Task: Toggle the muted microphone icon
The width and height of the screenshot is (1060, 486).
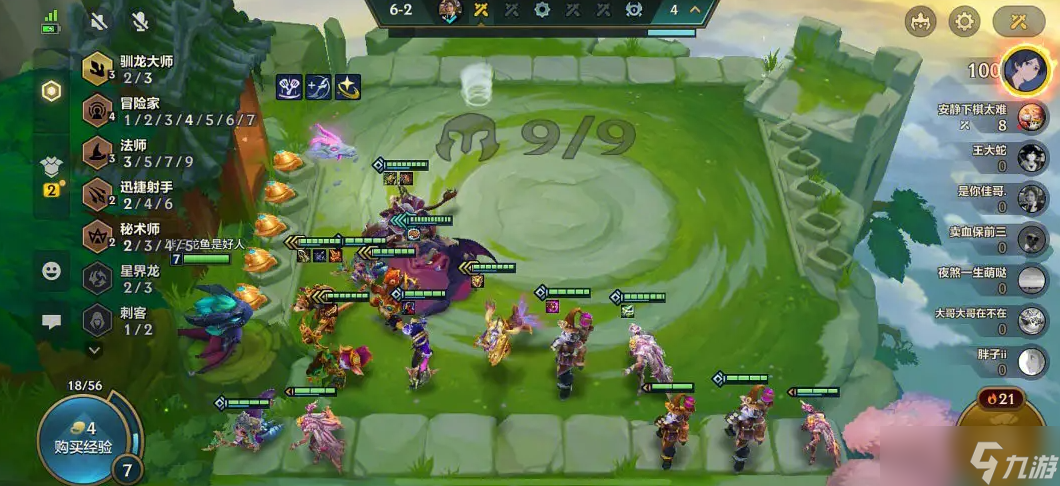Action: [140, 20]
